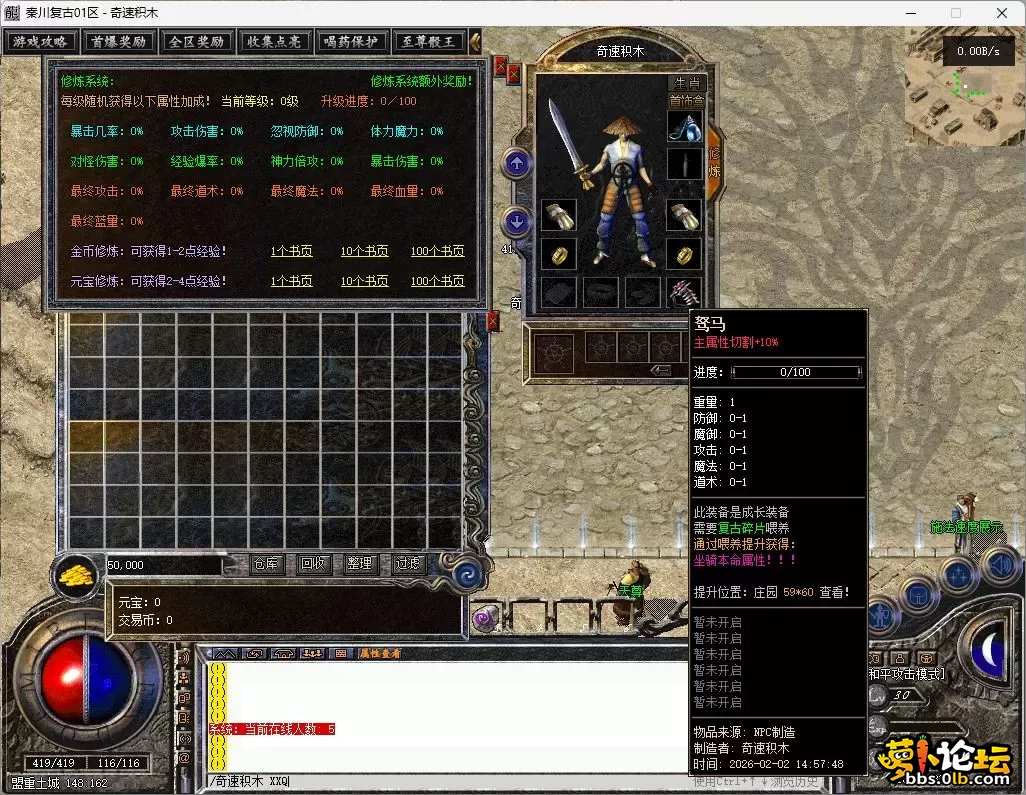
Task: Open the 喝药保护 potion protection settings
Action: click(x=352, y=42)
